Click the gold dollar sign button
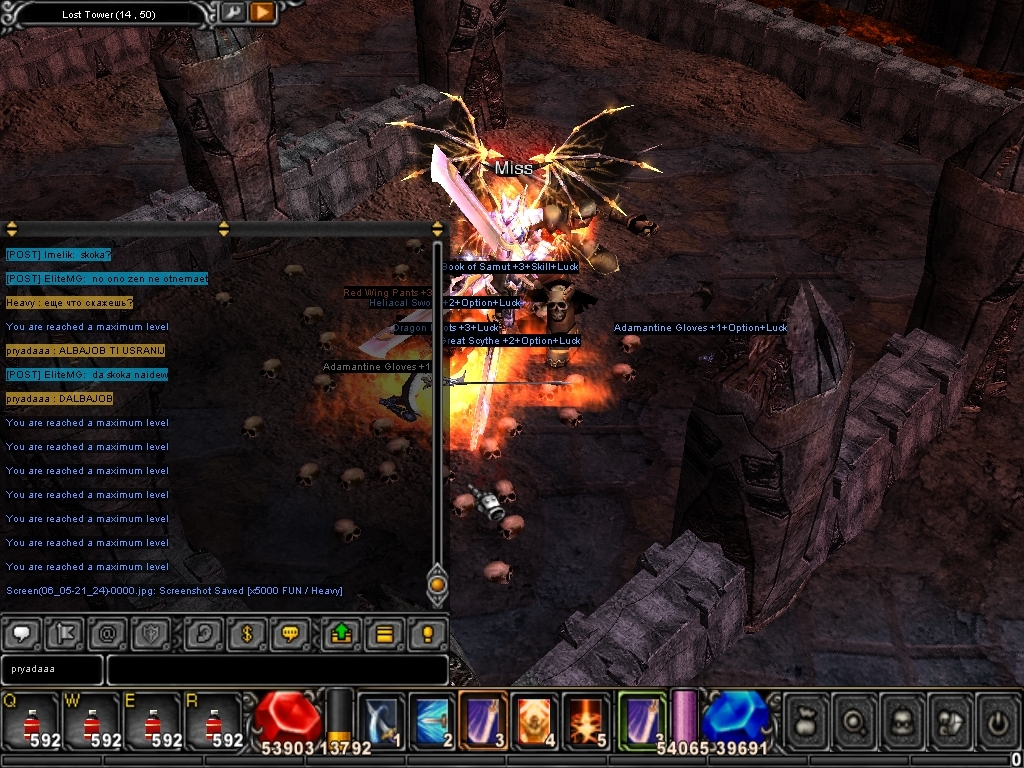 tap(247, 634)
